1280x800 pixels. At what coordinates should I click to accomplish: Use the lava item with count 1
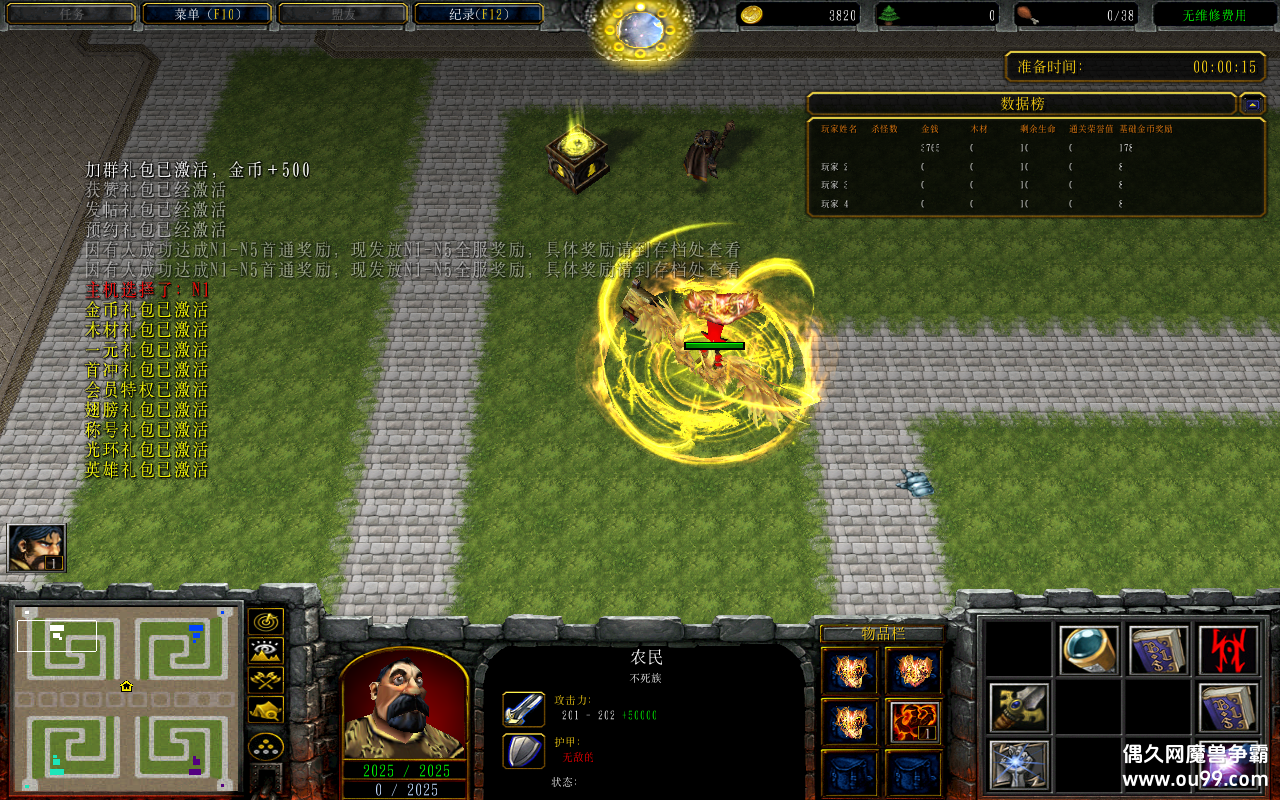(x=913, y=721)
